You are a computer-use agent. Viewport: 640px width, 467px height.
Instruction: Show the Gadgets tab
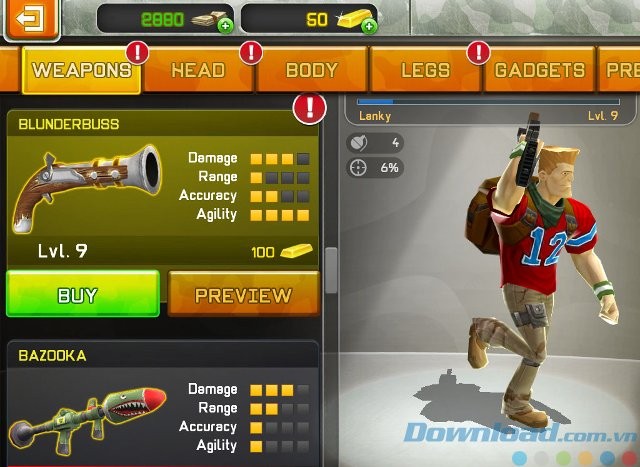tap(540, 70)
